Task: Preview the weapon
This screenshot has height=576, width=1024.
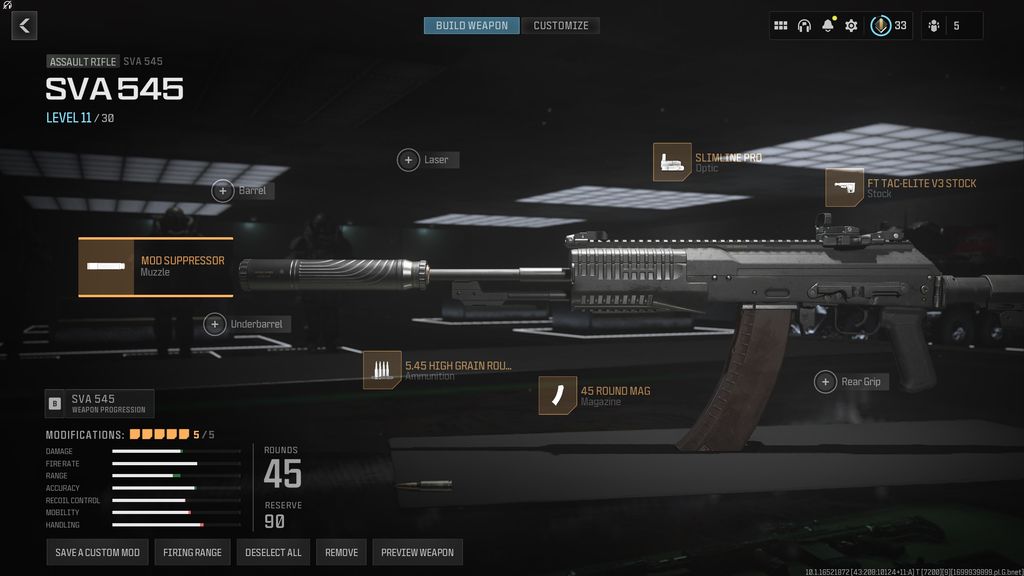Action: [x=417, y=552]
